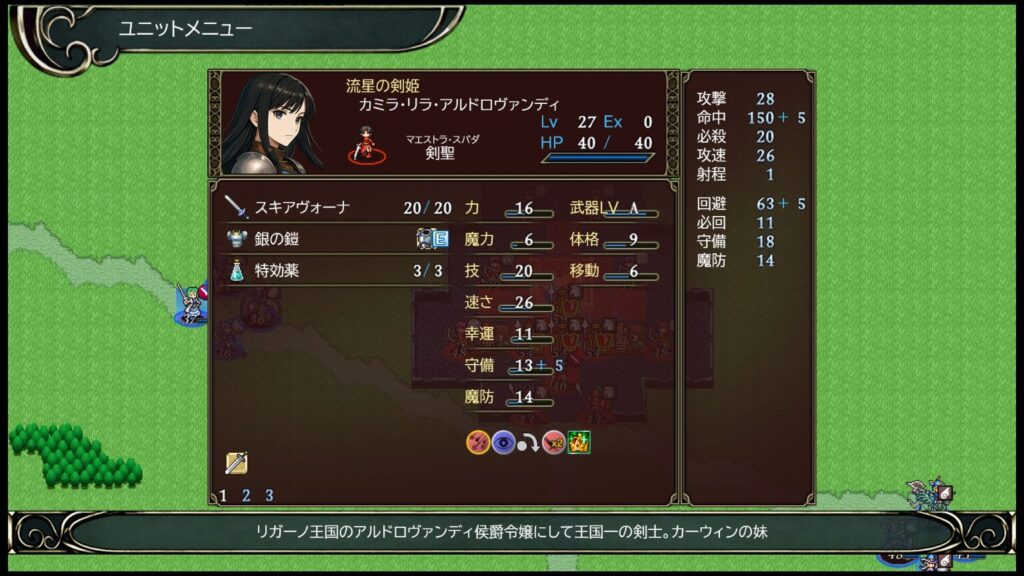Inspect the red slashes skill icon
Image resolution: width=1024 pixels, height=576 pixels.
pos(478,442)
